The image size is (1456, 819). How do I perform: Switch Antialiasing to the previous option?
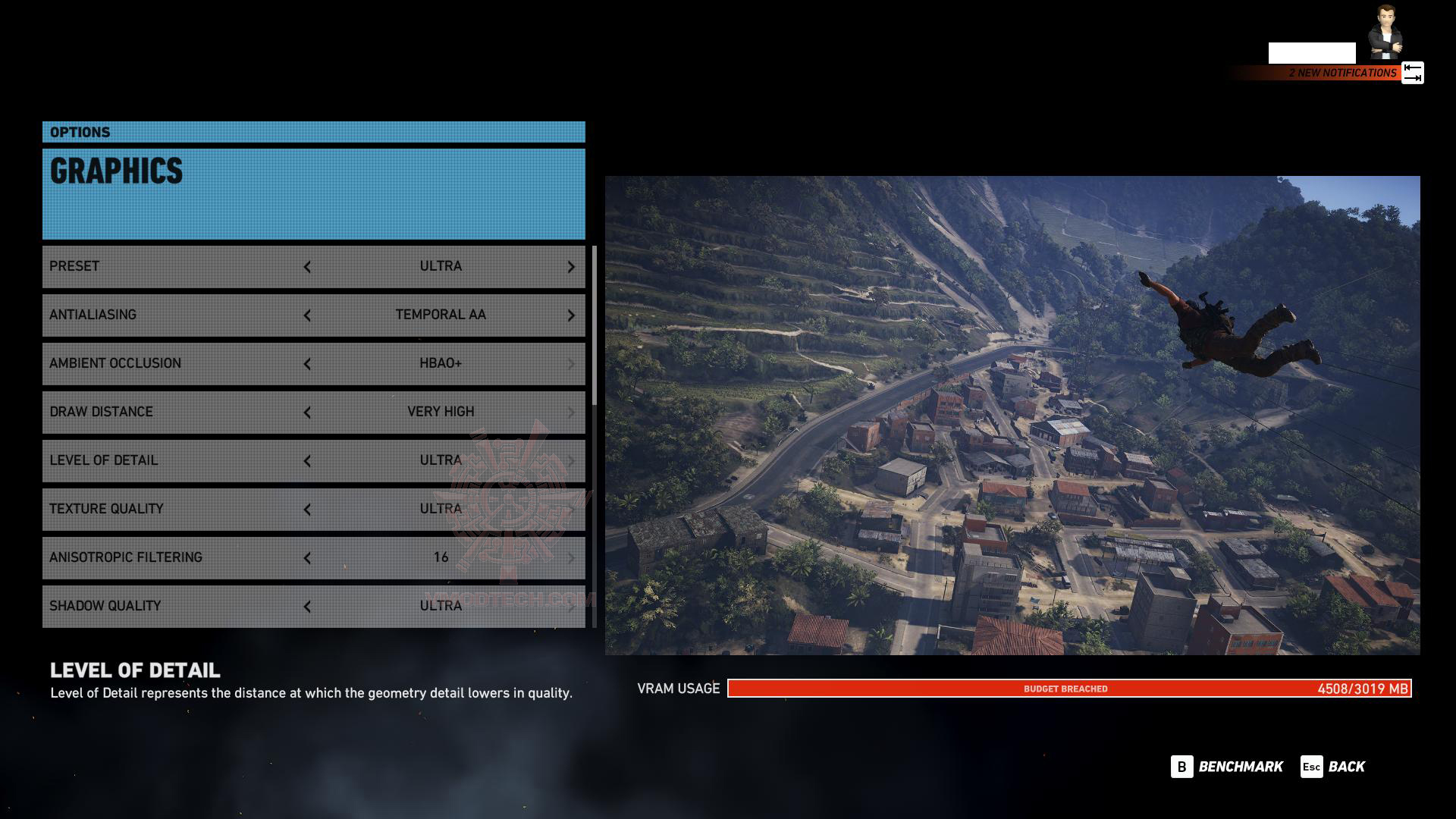point(307,315)
